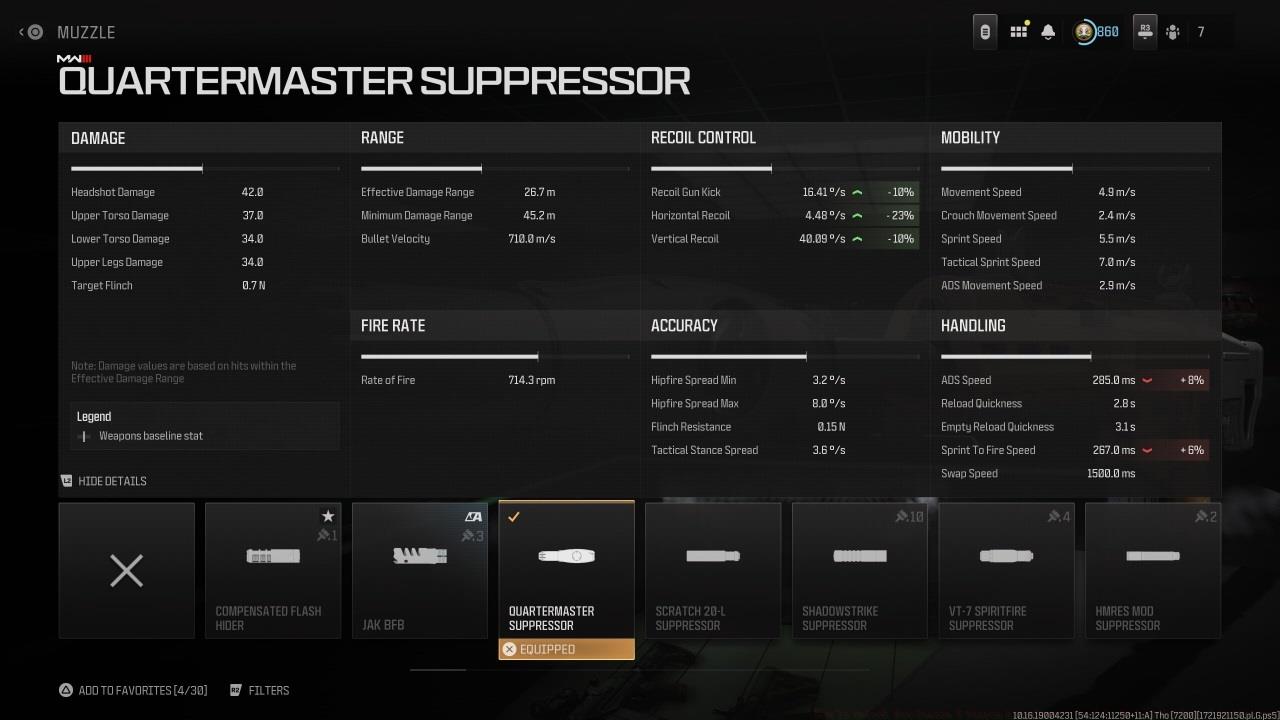Click the ping/squad icon next to player count

point(1172,31)
